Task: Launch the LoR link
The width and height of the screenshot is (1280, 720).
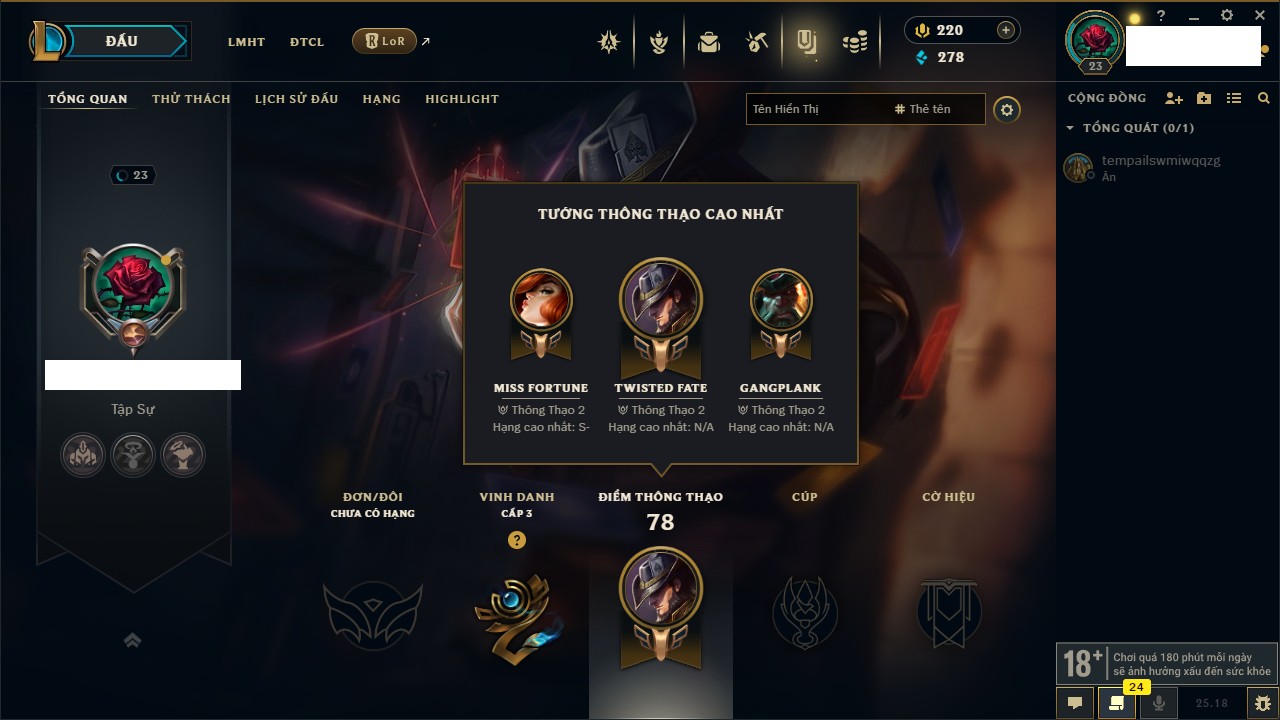Action: coord(385,41)
